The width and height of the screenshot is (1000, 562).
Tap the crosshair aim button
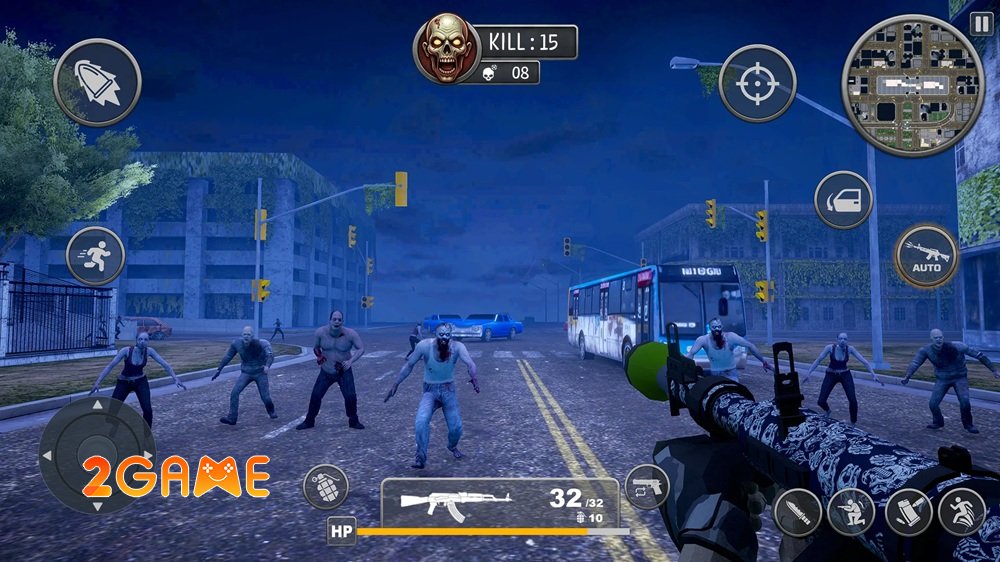[x=757, y=84]
